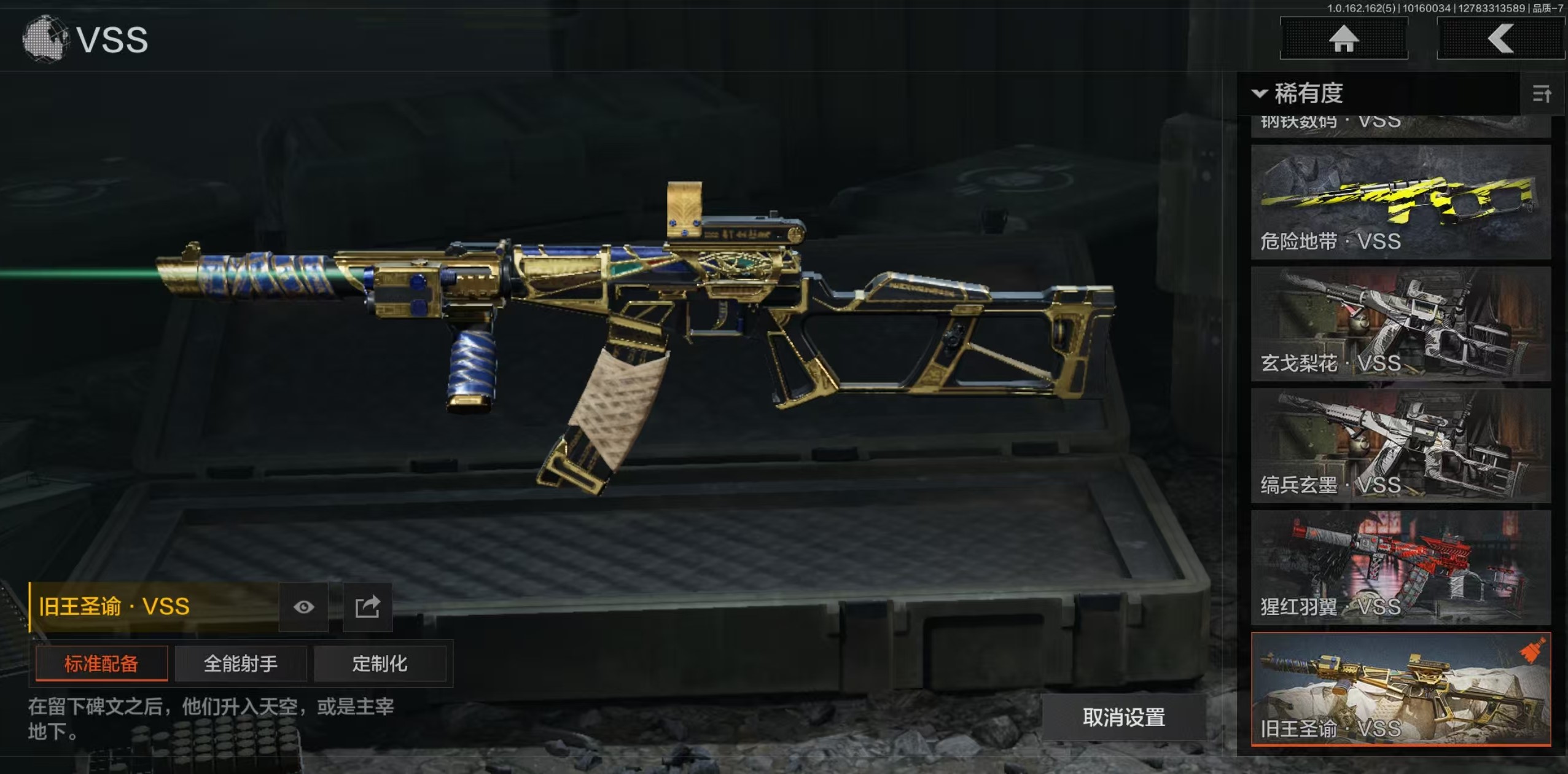Image resolution: width=1568 pixels, height=774 pixels.
Task: Switch to the 标准配备 tab
Action: pyautogui.click(x=101, y=663)
